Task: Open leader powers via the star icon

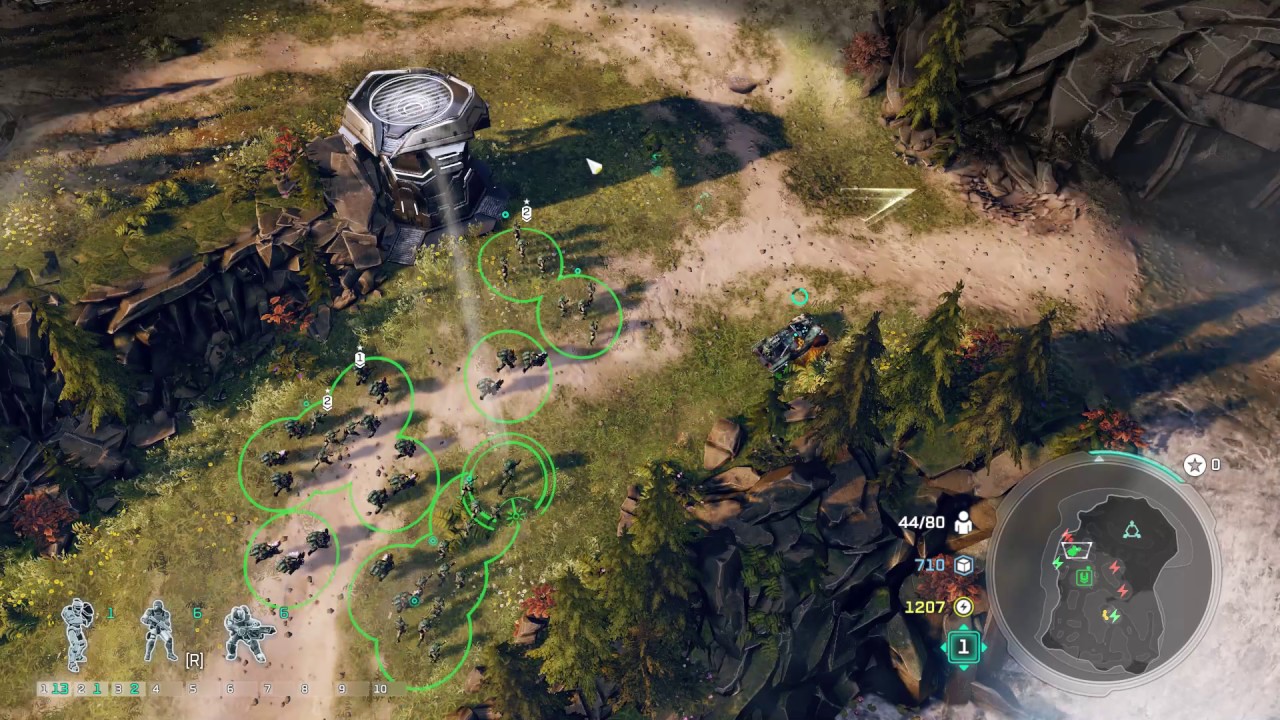Action: tap(1194, 464)
